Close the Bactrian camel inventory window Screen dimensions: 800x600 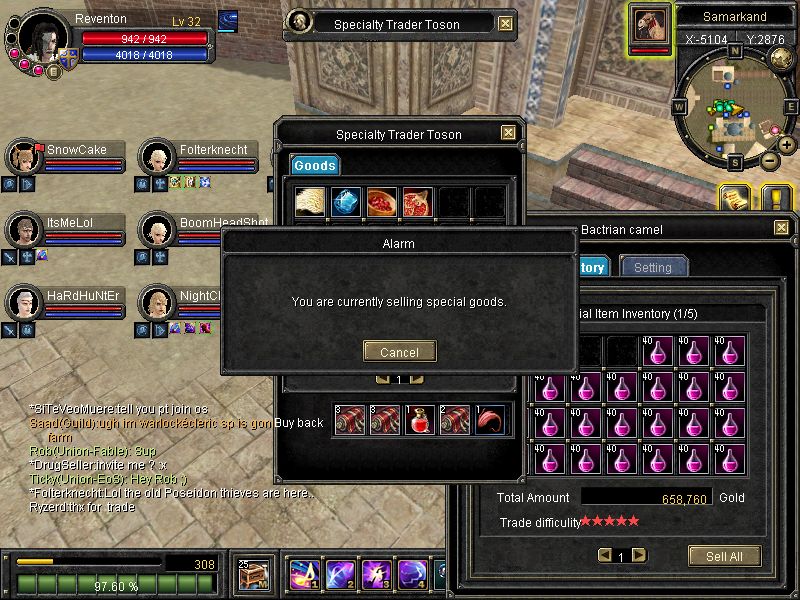781,229
